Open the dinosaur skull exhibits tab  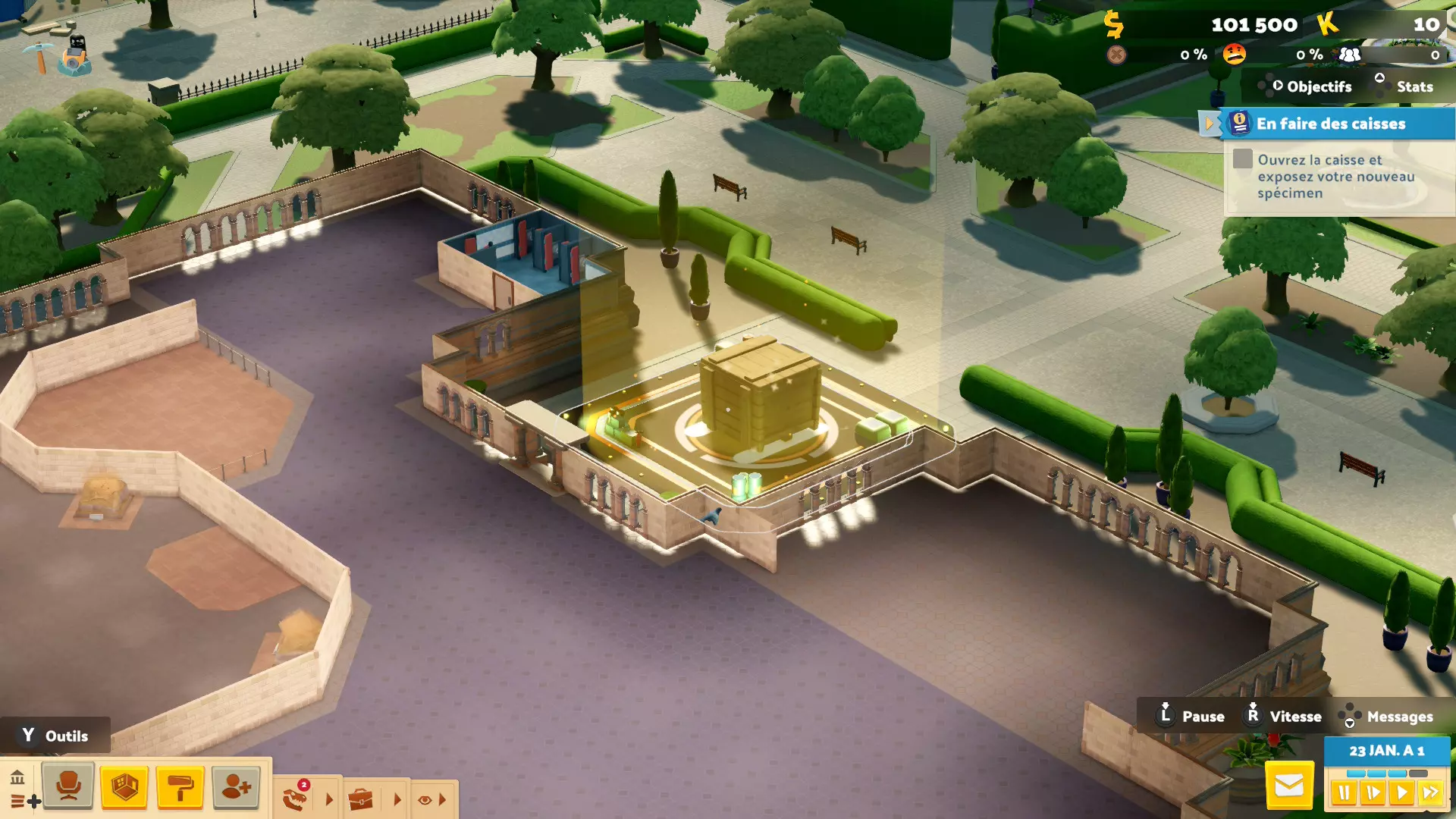tap(296, 798)
